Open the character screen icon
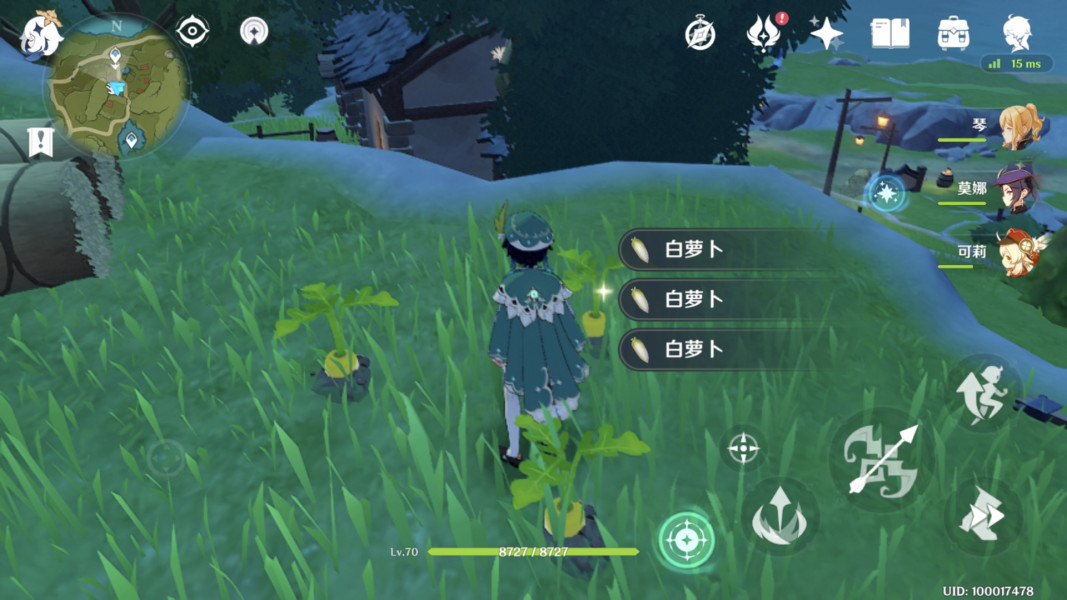This screenshot has height=600, width=1067. click(1017, 32)
